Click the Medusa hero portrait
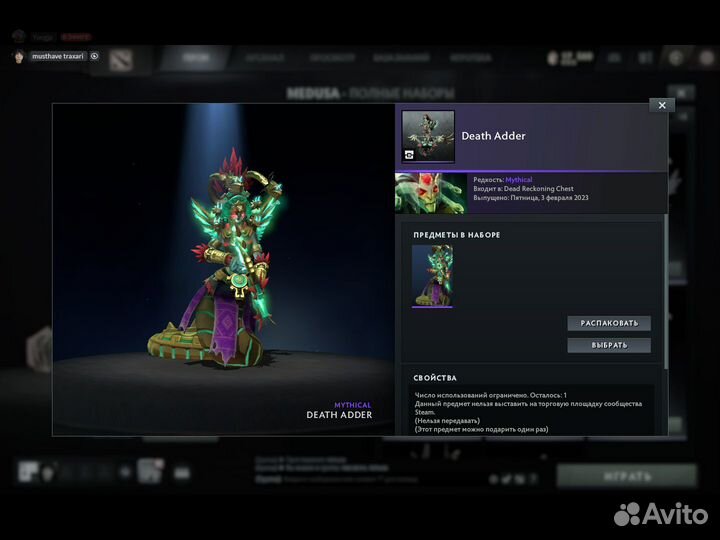This screenshot has height=540, width=720. (430, 193)
